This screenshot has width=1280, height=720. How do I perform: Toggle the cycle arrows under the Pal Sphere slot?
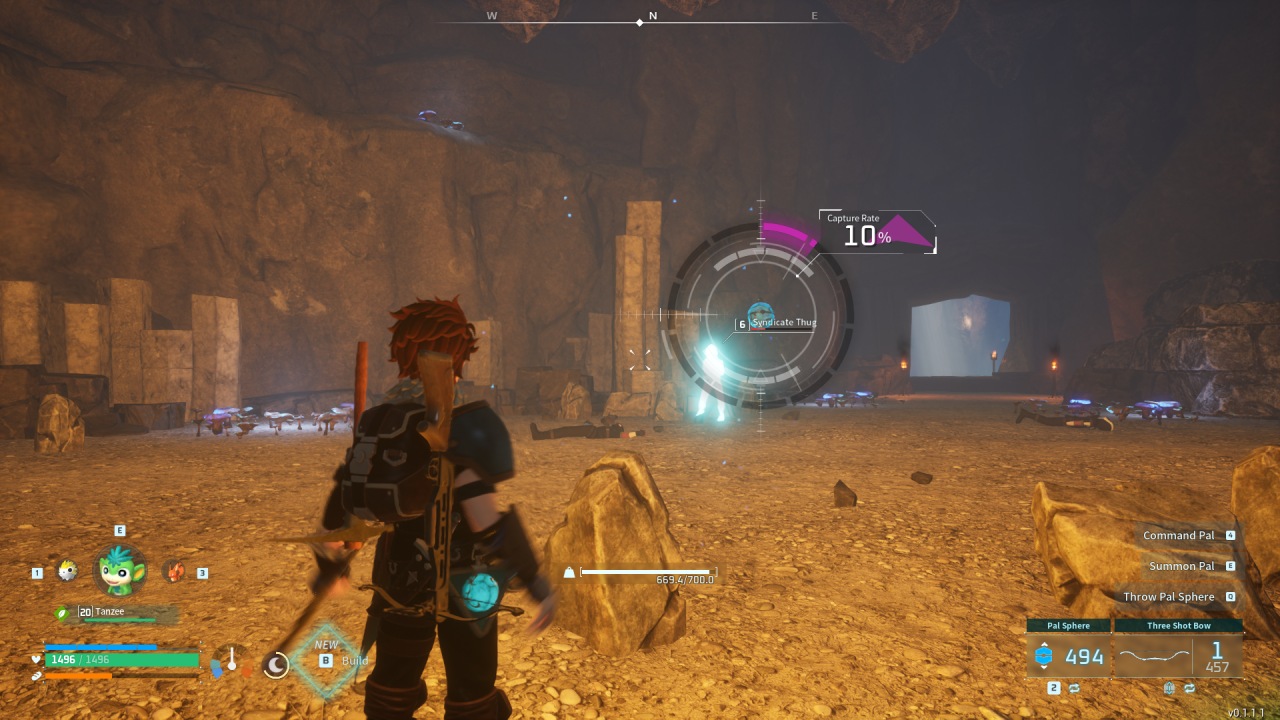tap(1074, 687)
